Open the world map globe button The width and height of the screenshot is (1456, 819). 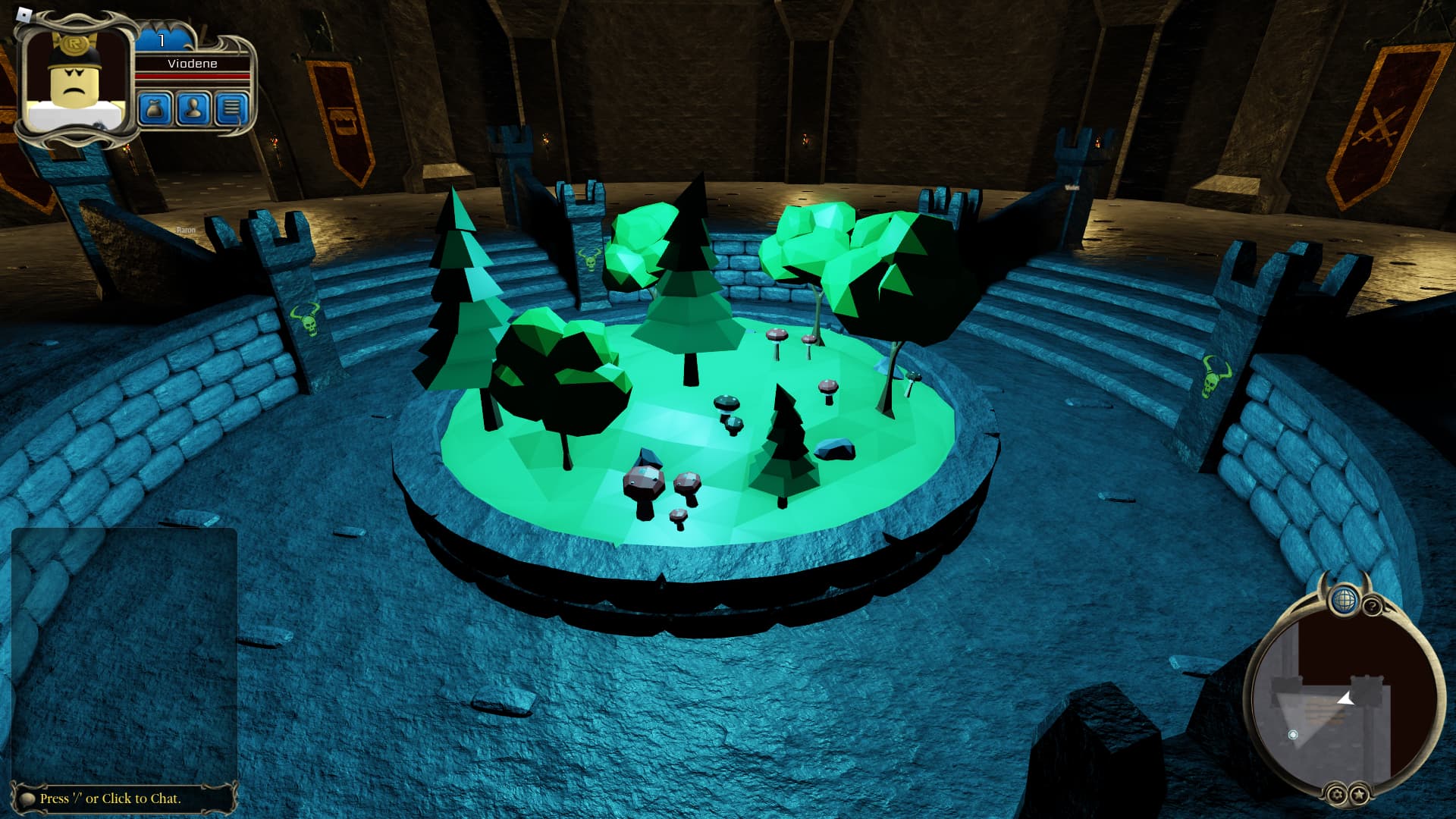[x=1344, y=599]
